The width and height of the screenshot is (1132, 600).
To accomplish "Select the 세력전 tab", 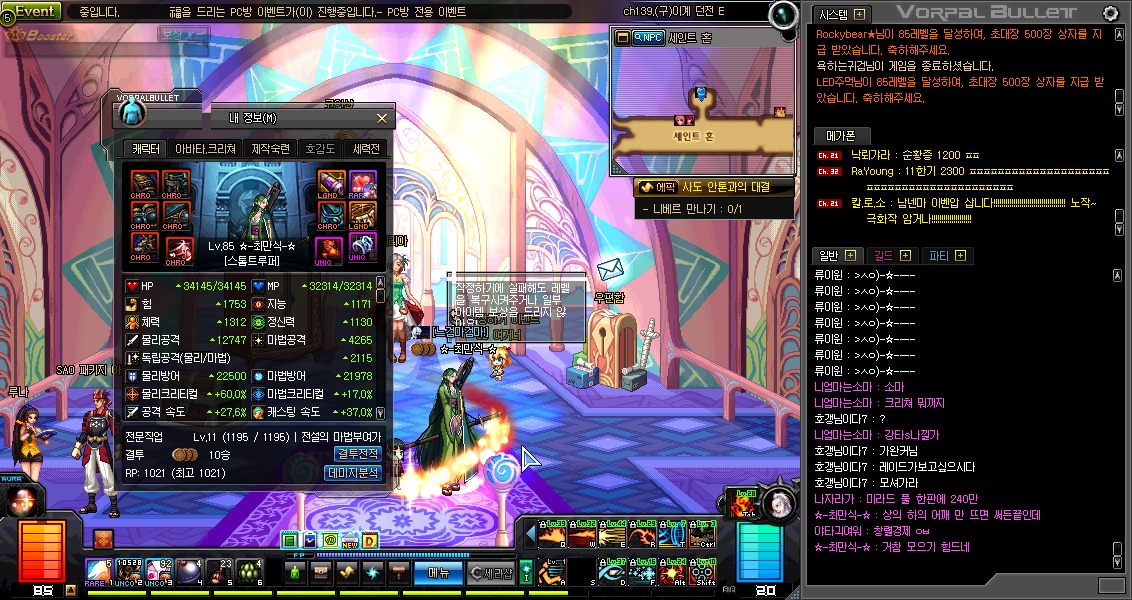I will [366, 149].
